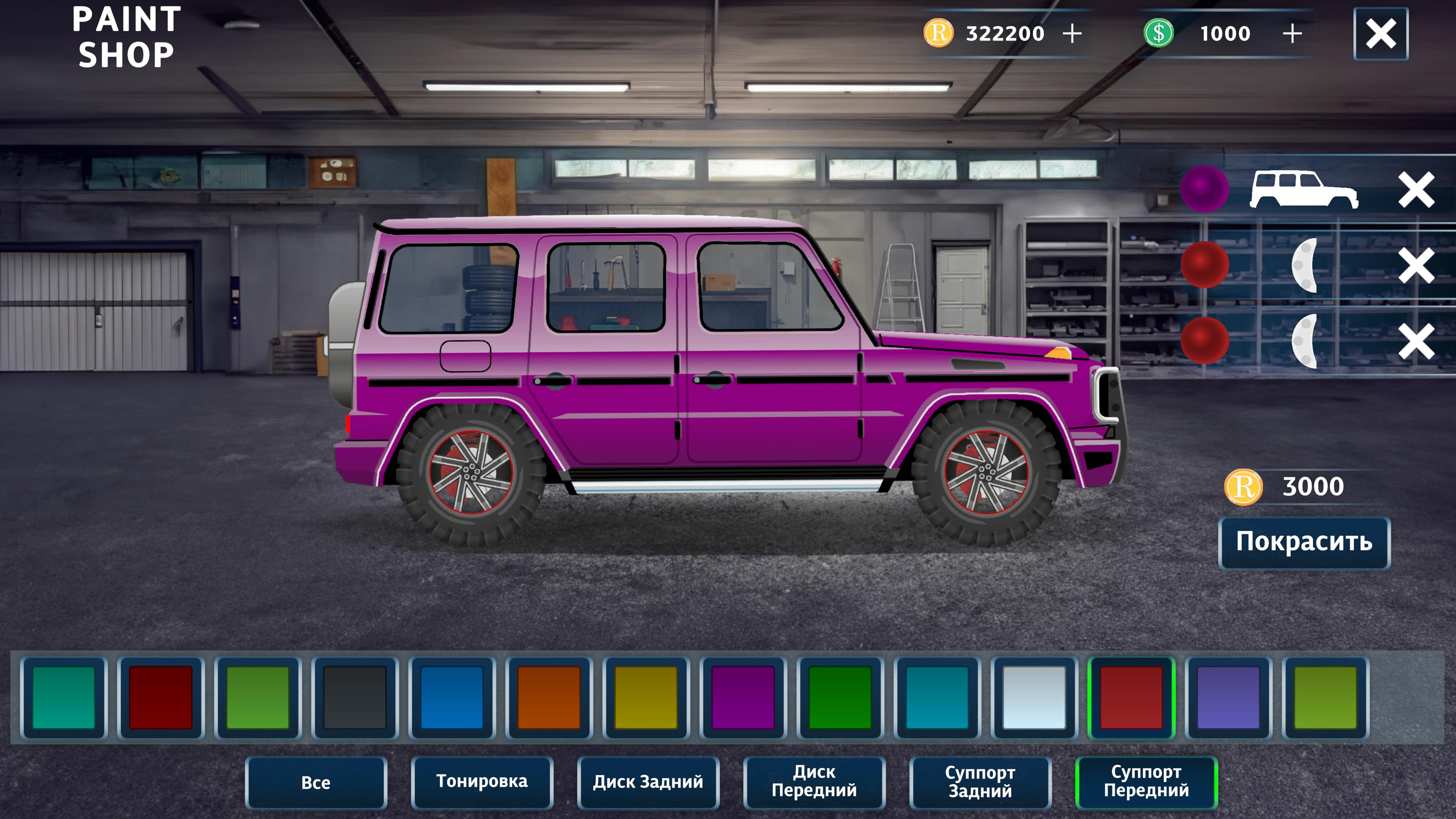The height and width of the screenshot is (819, 1456).
Task: Select the white car body icon
Action: [x=1304, y=189]
